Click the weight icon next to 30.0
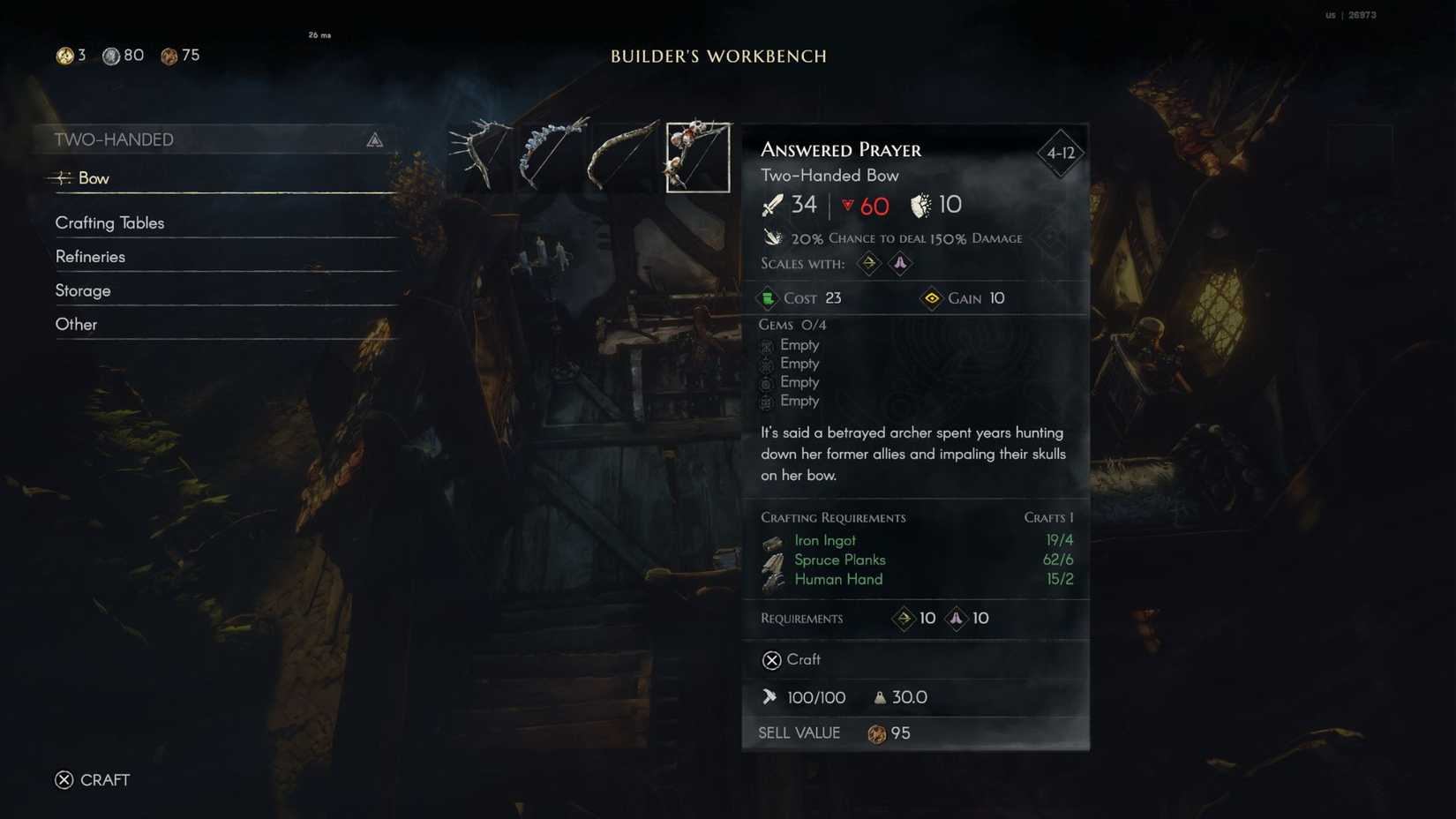This screenshot has width=1456, height=819. coord(880,697)
